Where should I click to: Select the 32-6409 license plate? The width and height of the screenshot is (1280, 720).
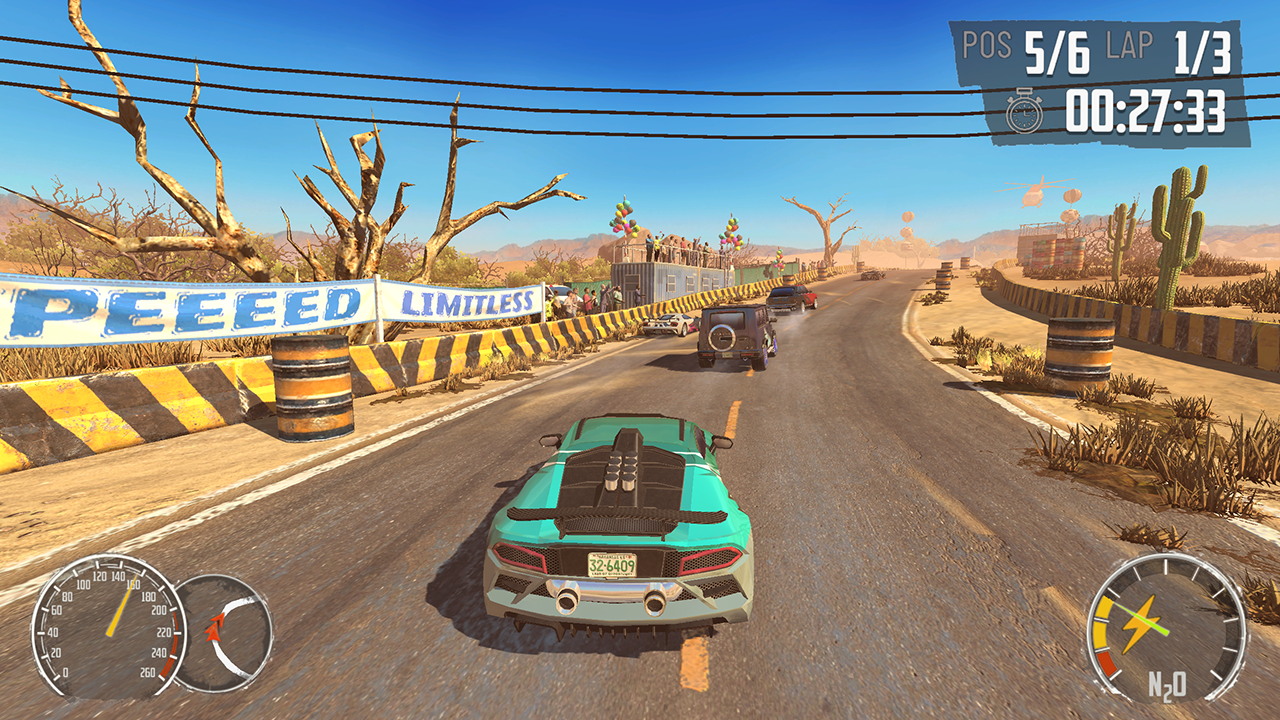click(616, 563)
